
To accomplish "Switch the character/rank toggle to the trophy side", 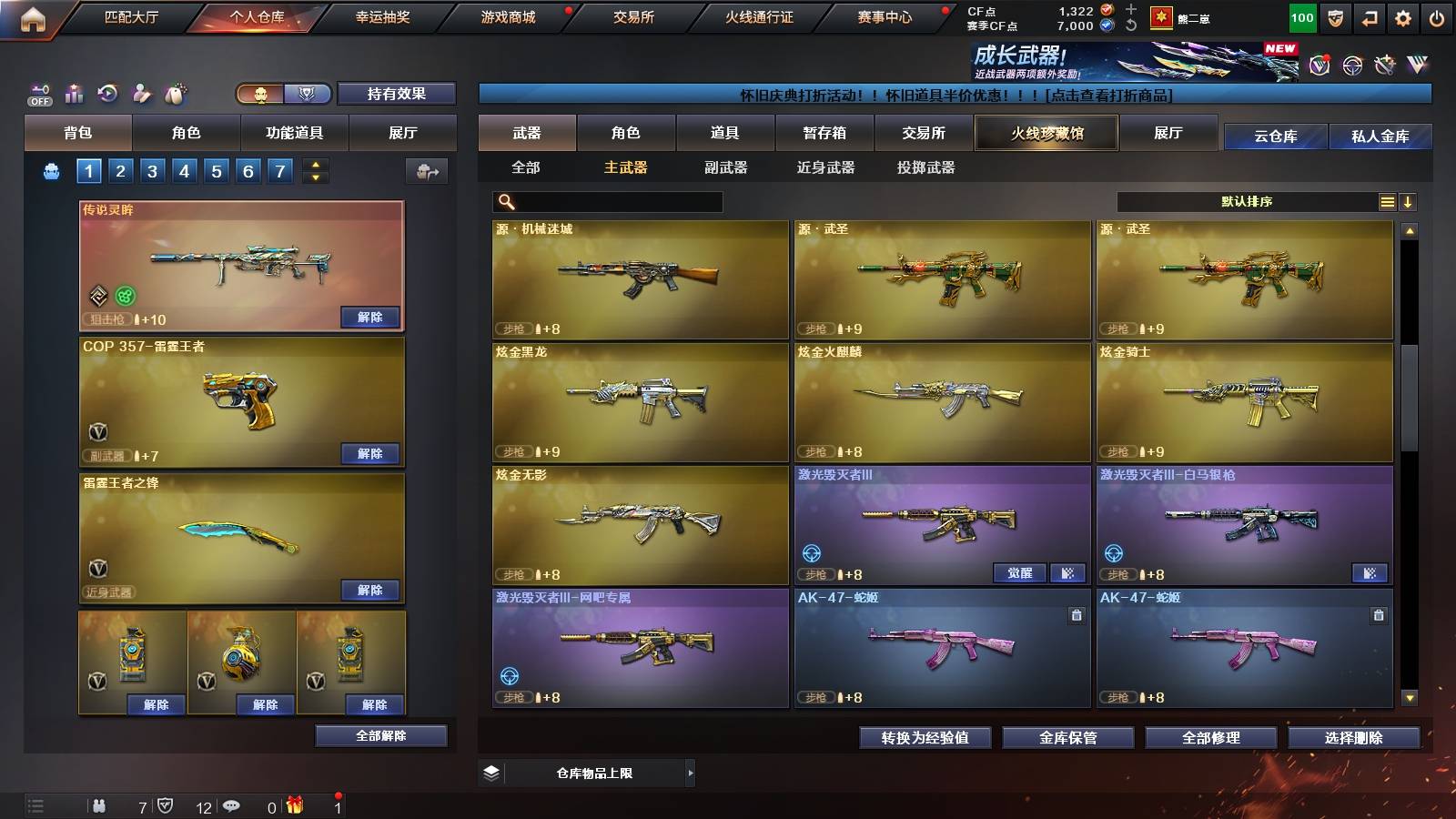I will coord(308,94).
